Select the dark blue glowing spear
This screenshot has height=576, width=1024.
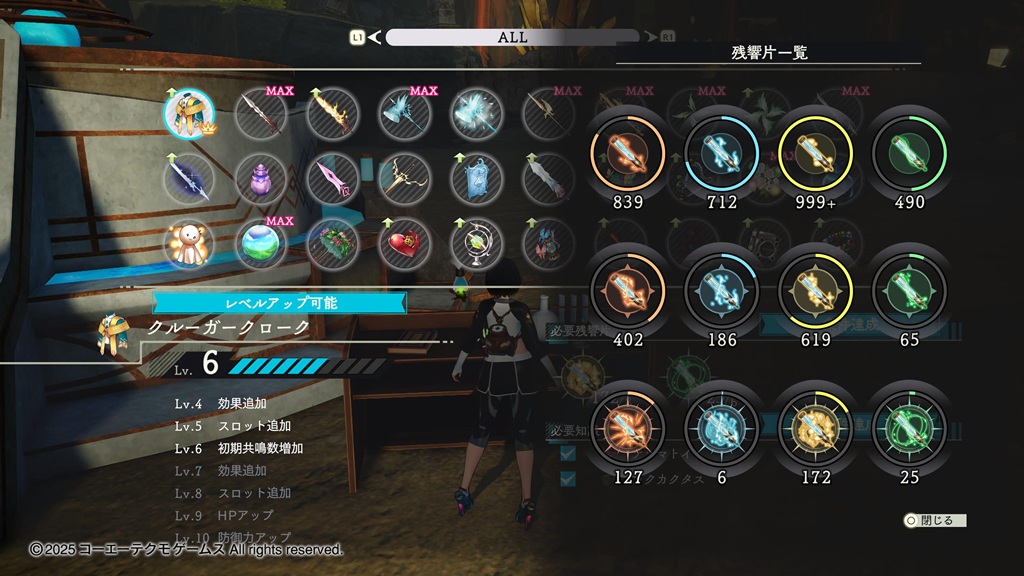189,180
